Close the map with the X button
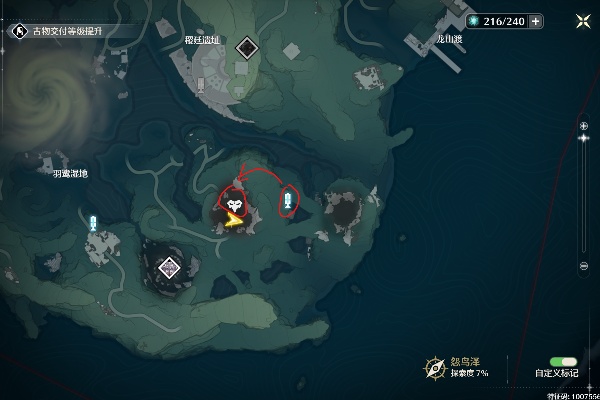Image resolution: width=600 pixels, height=400 pixels. tap(584, 20)
